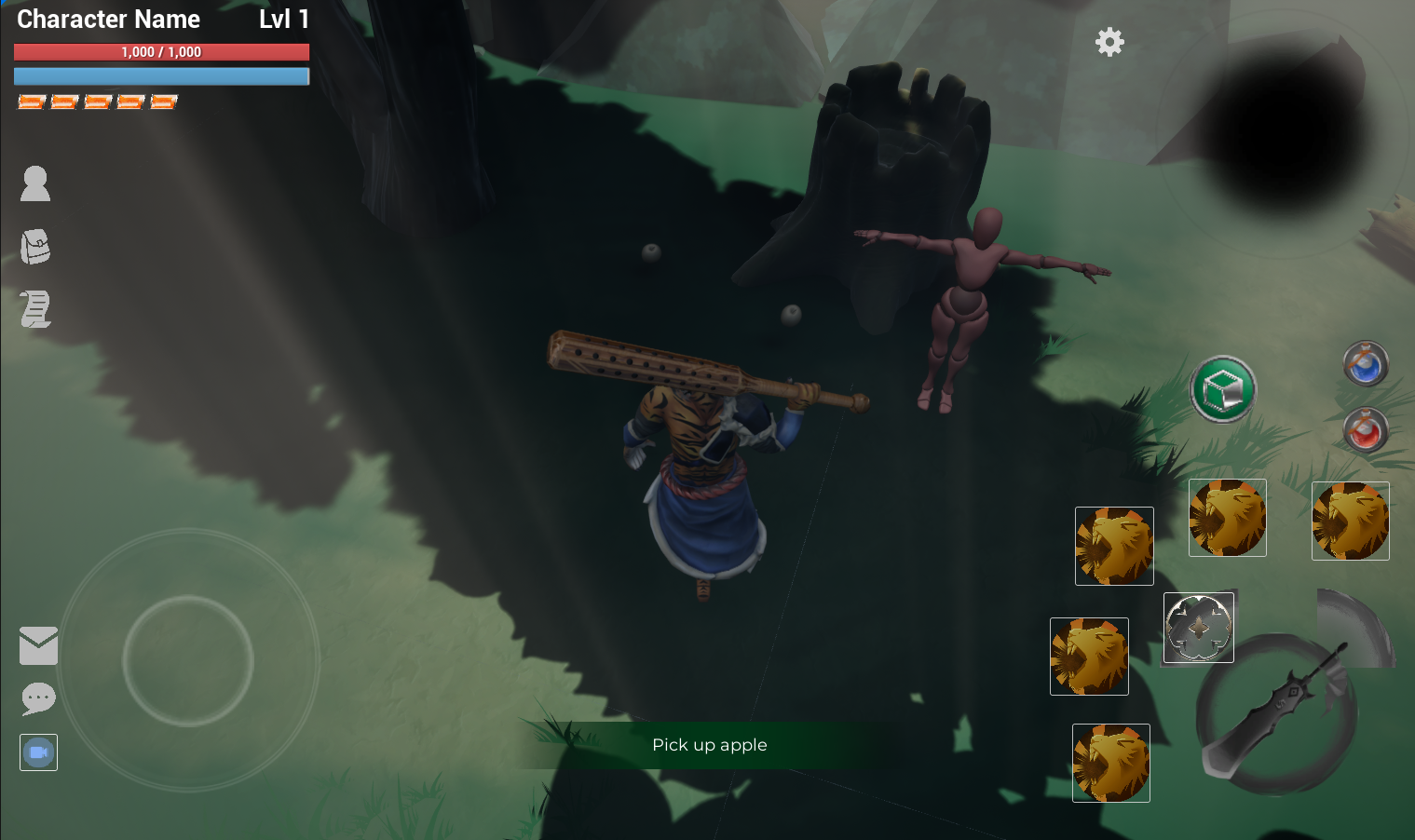1415x840 pixels.
Task: Attack with the sword button
Action: coord(1276,714)
